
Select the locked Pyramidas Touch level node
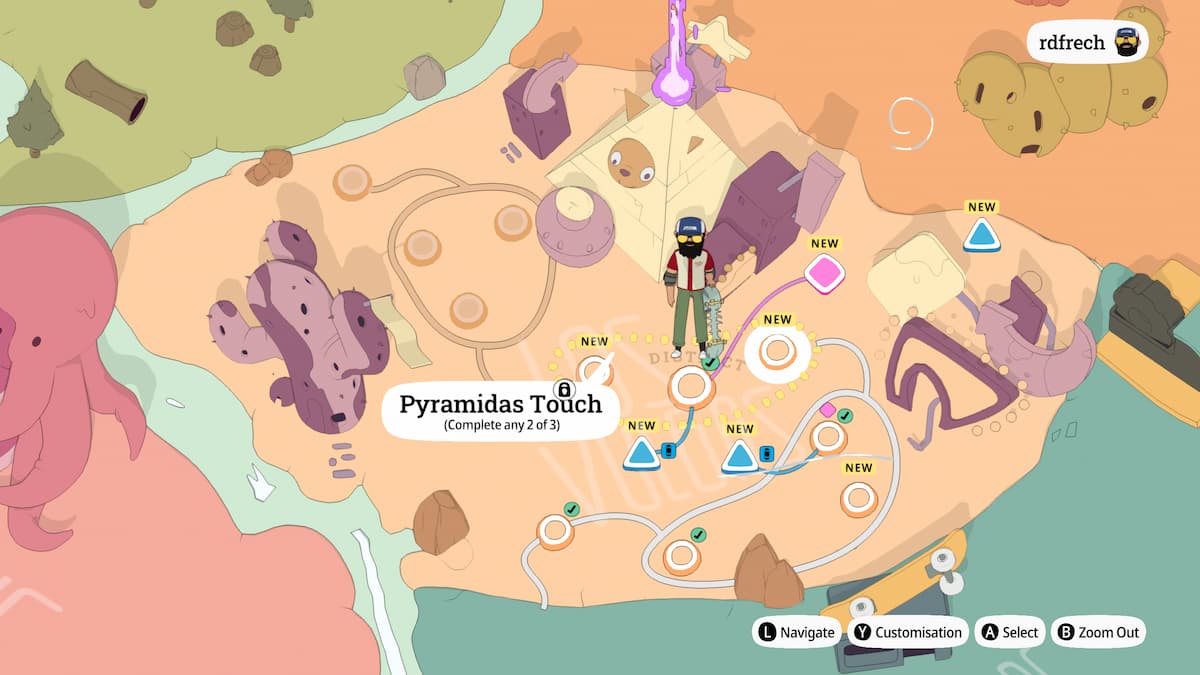(594, 368)
